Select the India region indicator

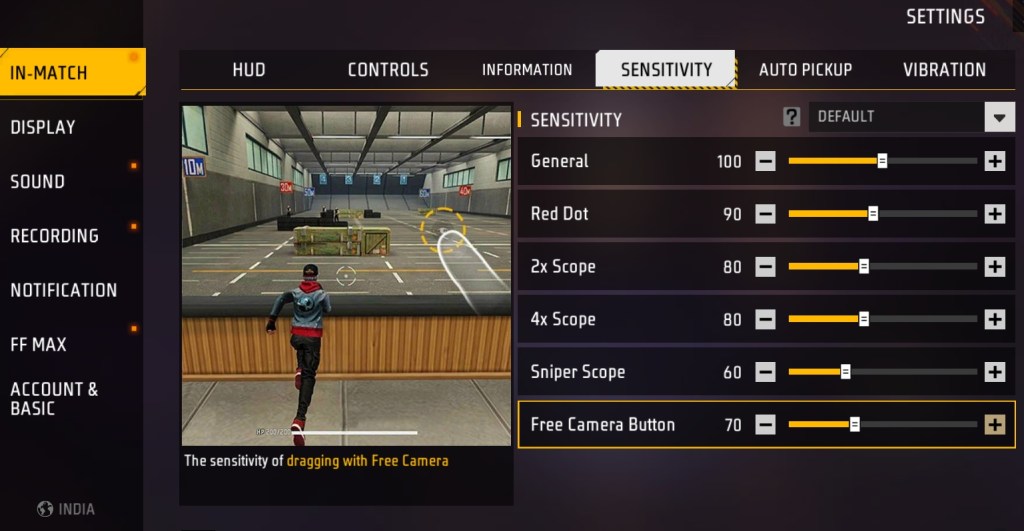point(66,509)
